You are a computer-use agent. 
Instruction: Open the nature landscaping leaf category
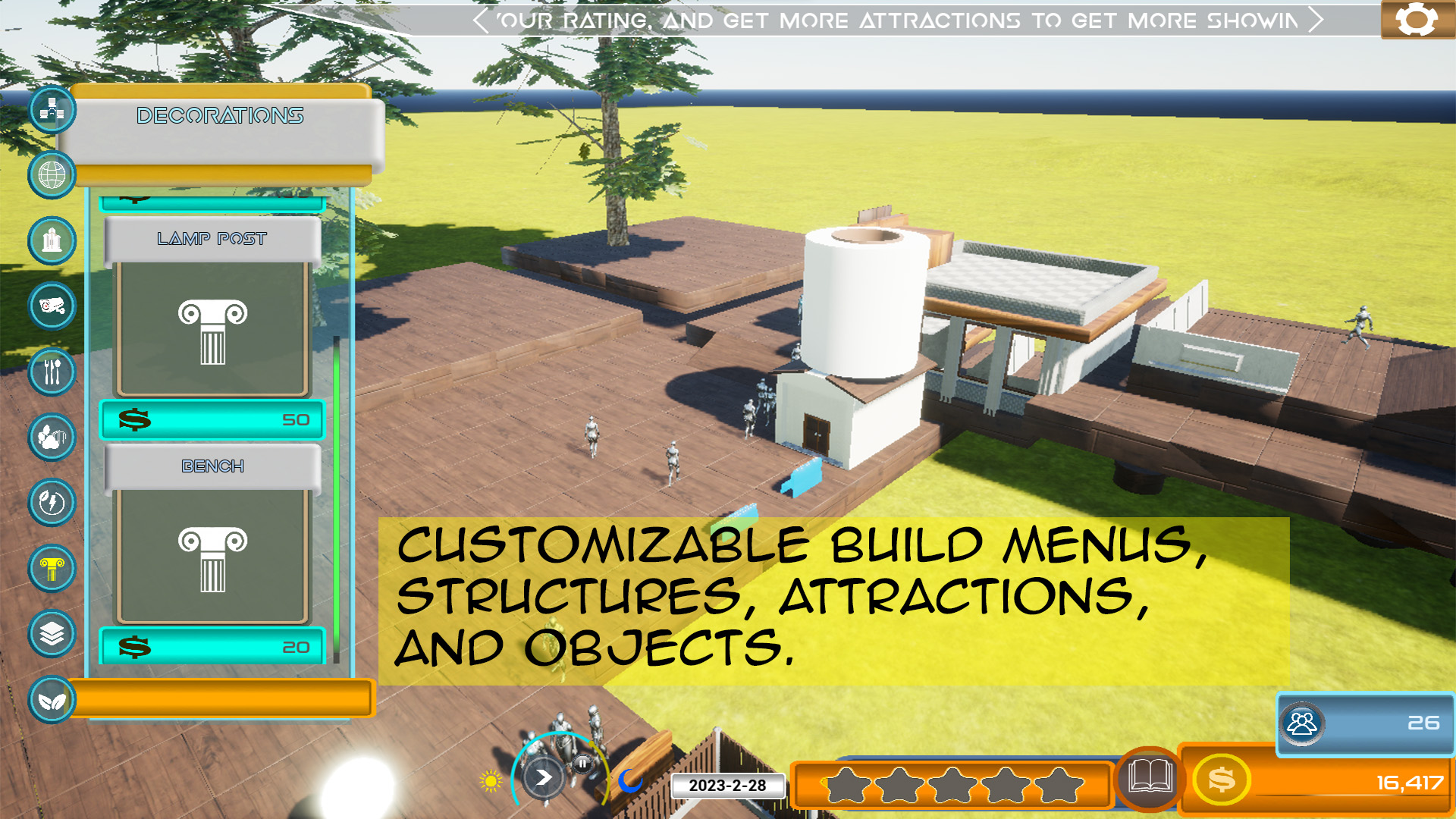click(51, 701)
